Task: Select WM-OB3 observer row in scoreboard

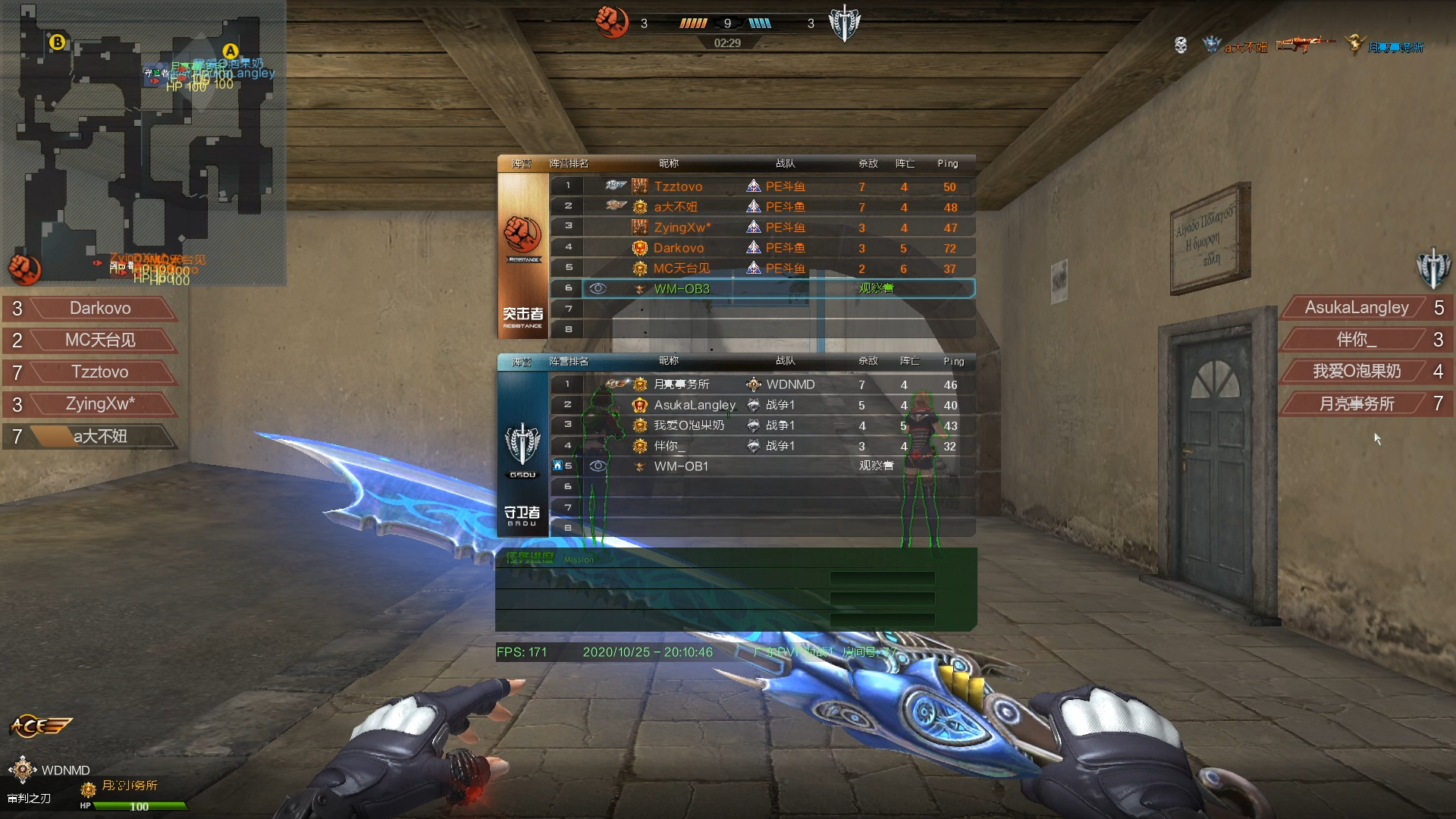Action: 762,289
